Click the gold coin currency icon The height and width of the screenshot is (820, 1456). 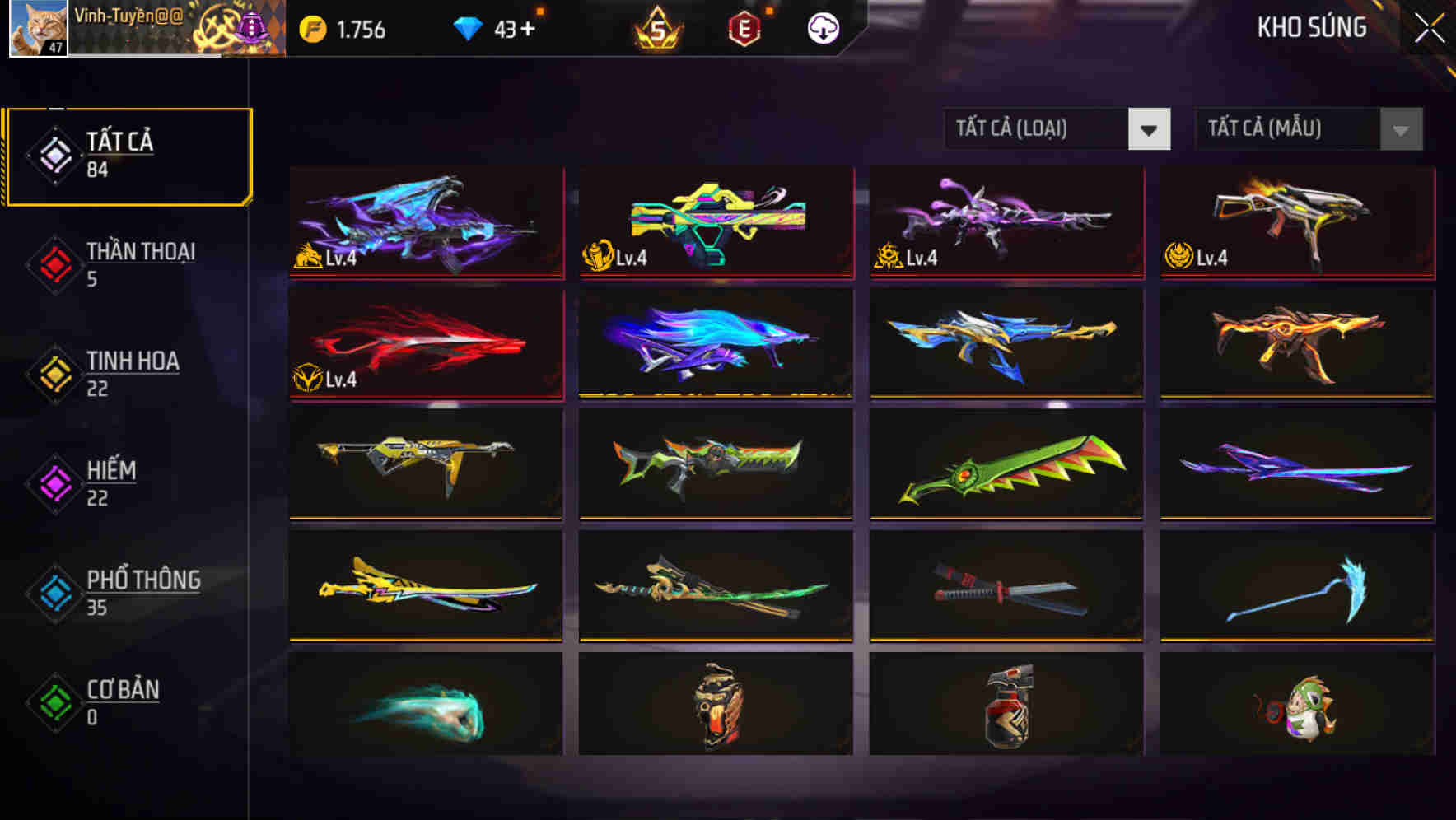[313, 27]
